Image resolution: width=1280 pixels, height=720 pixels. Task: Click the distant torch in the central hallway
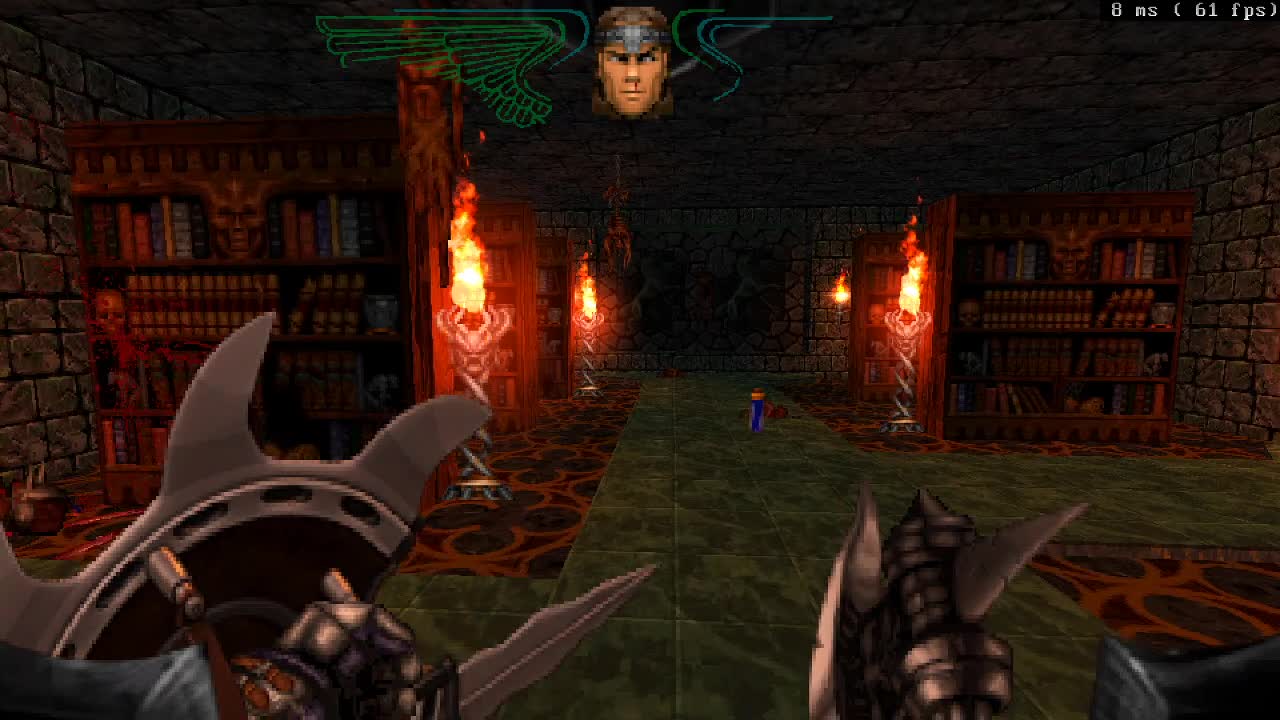pyautogui.click(x=589, y=300)
